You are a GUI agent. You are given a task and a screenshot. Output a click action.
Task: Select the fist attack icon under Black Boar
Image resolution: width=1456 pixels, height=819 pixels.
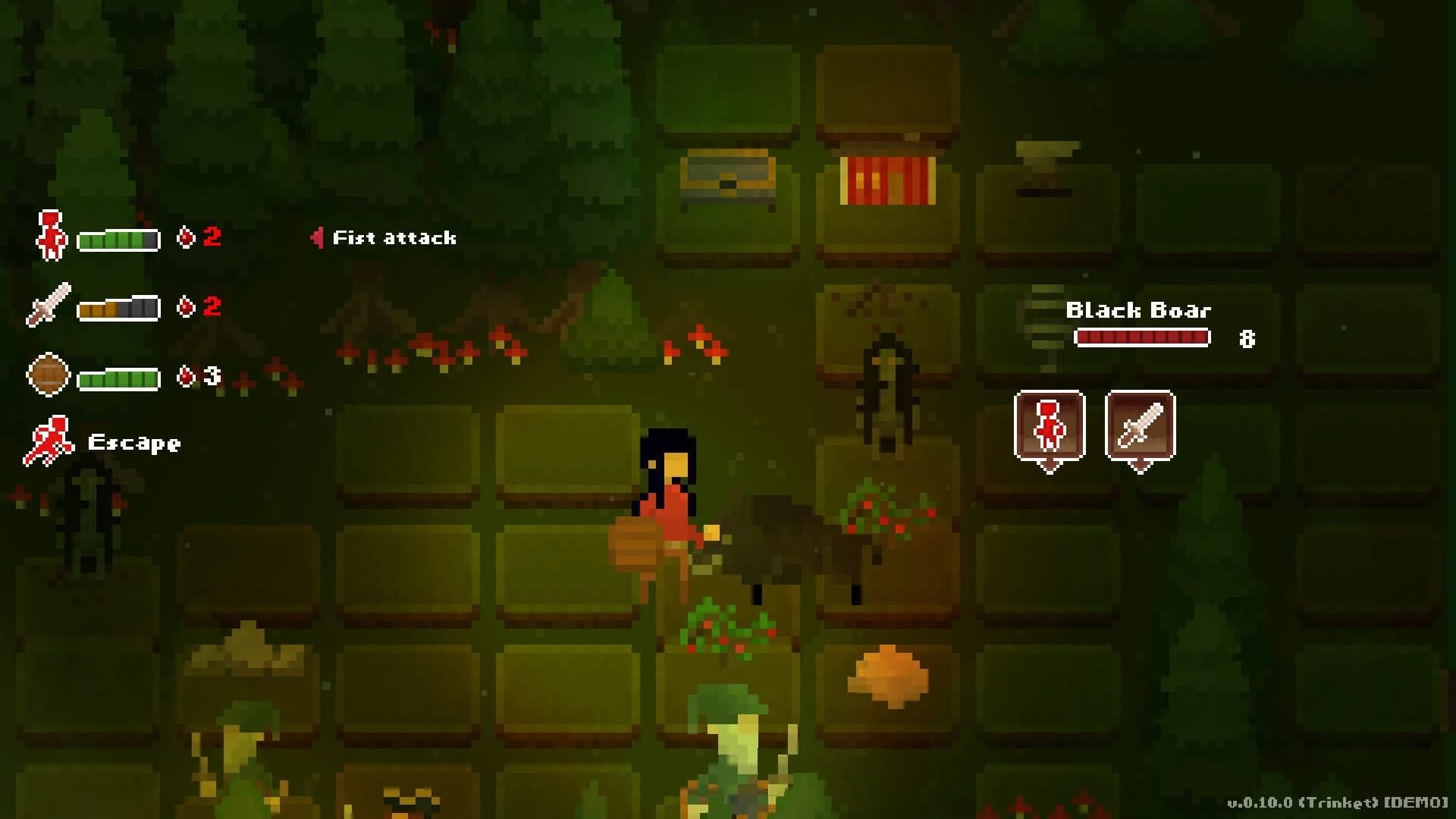(x=1050, y=425)
